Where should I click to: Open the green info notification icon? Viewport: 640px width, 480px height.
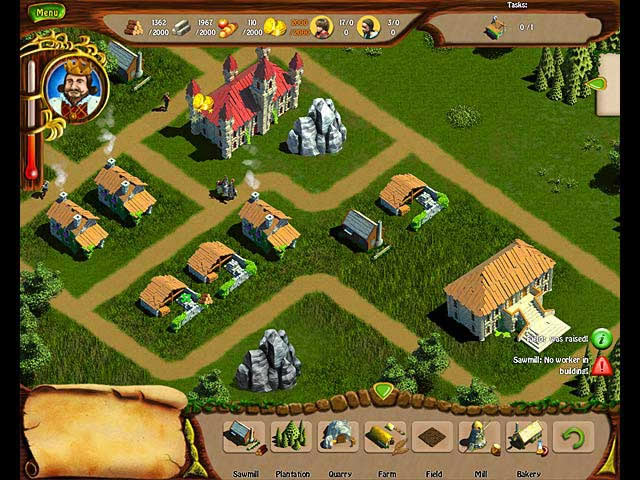click(x=601, y=338)
